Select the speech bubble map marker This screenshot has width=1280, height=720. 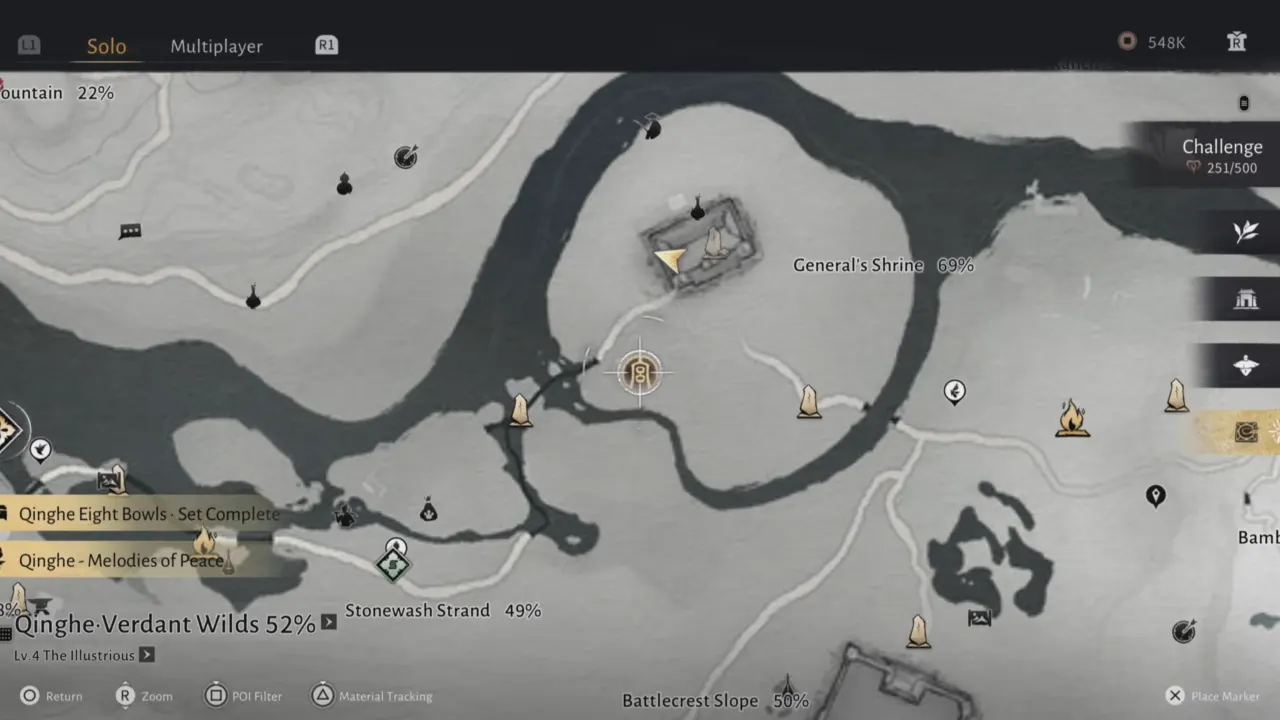130,232
